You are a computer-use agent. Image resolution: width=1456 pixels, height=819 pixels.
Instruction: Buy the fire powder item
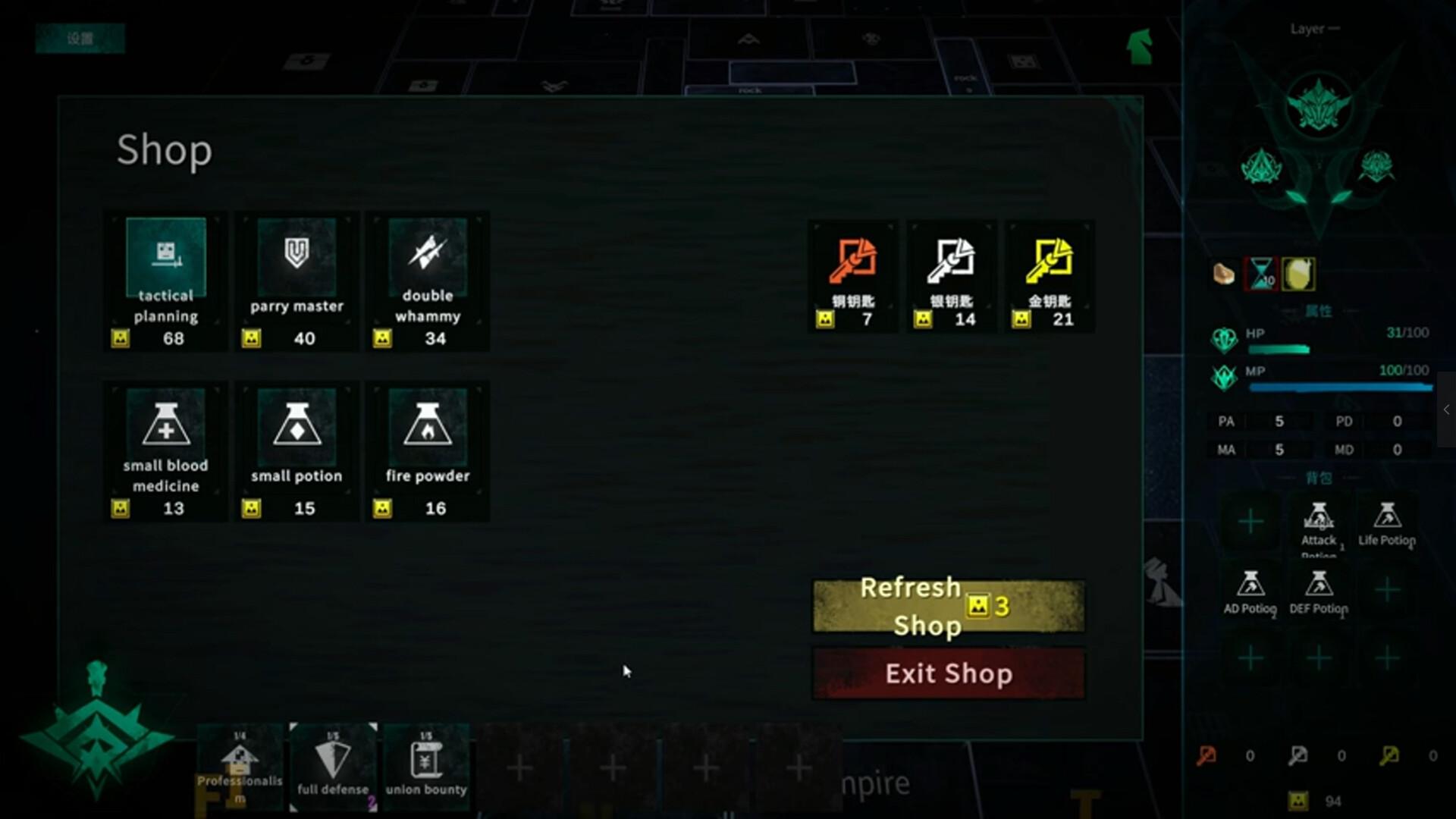pos(428,450)
